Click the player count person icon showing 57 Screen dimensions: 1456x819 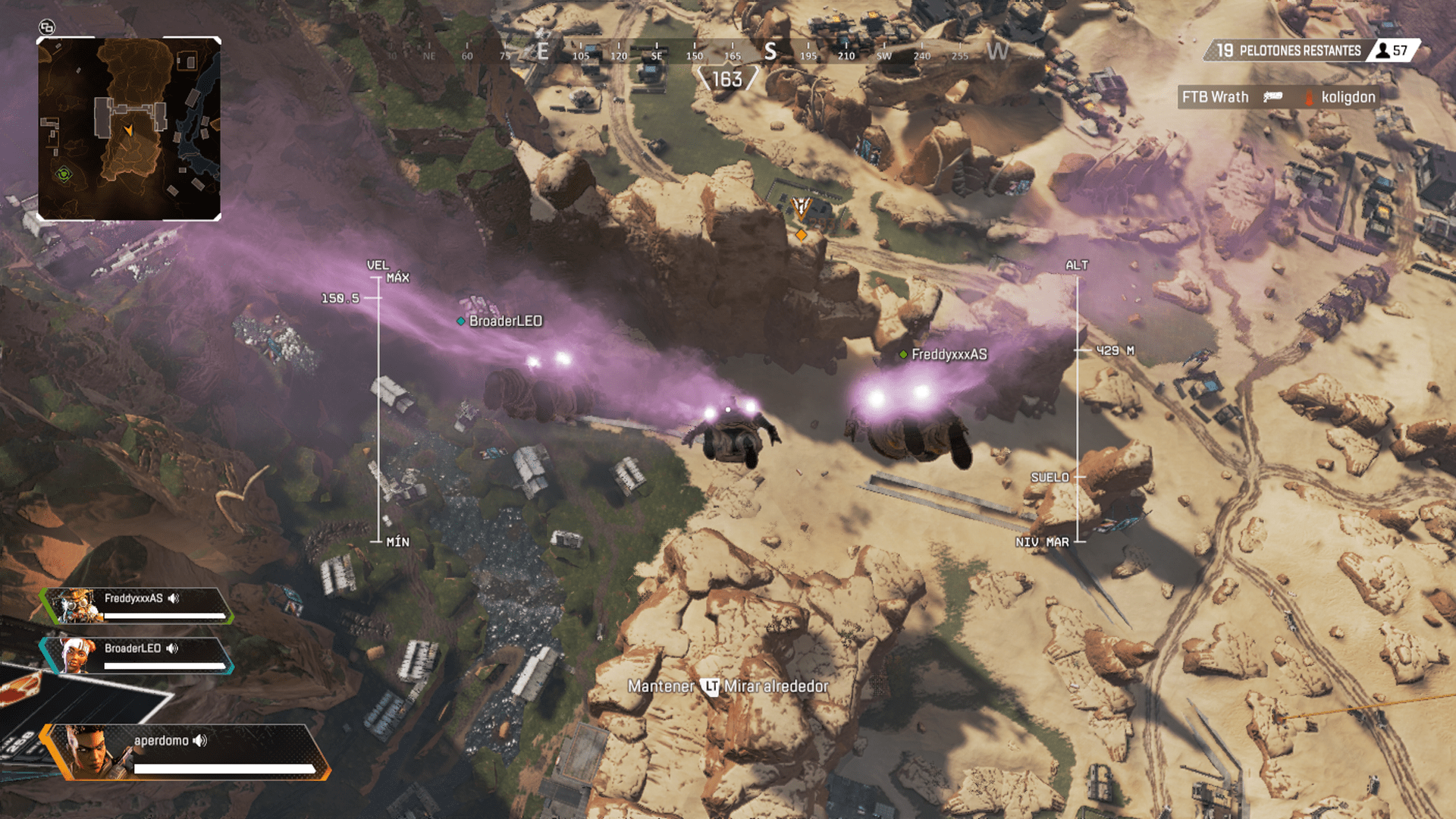[x=1382, y=52]
